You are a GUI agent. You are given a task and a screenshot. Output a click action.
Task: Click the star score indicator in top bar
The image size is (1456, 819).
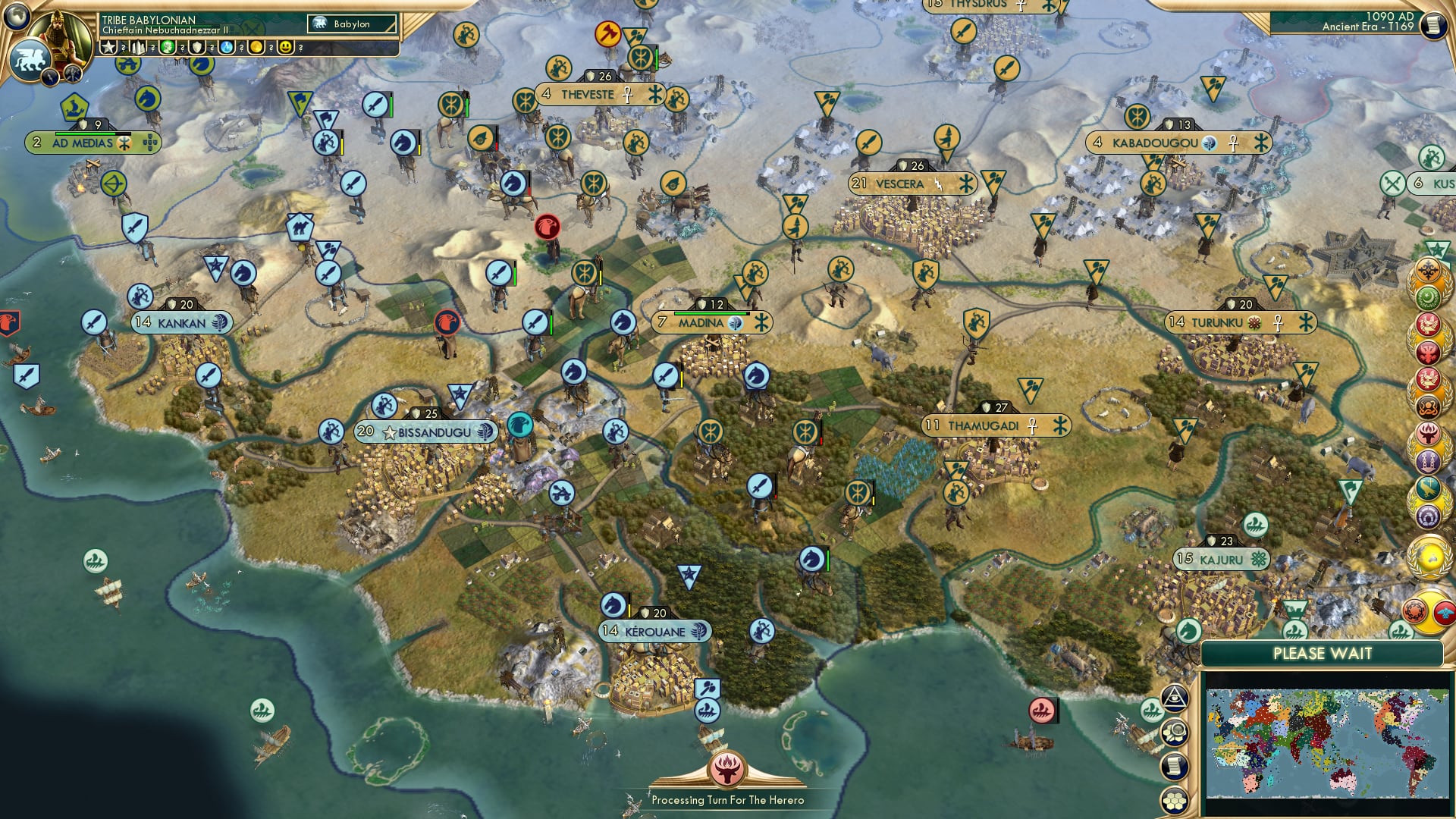click(106, 46)
